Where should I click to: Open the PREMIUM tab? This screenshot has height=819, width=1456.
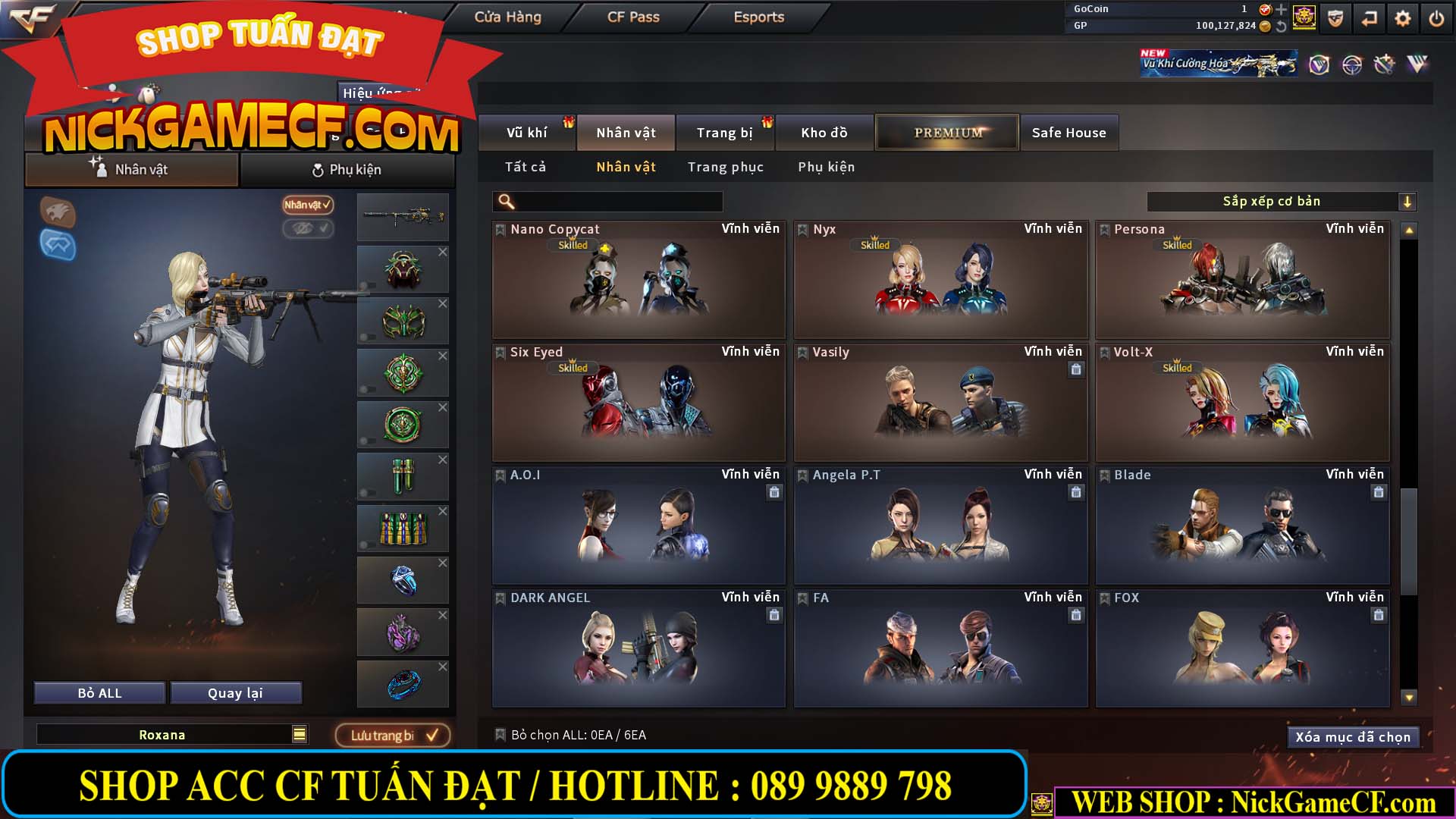coord(946,132)
